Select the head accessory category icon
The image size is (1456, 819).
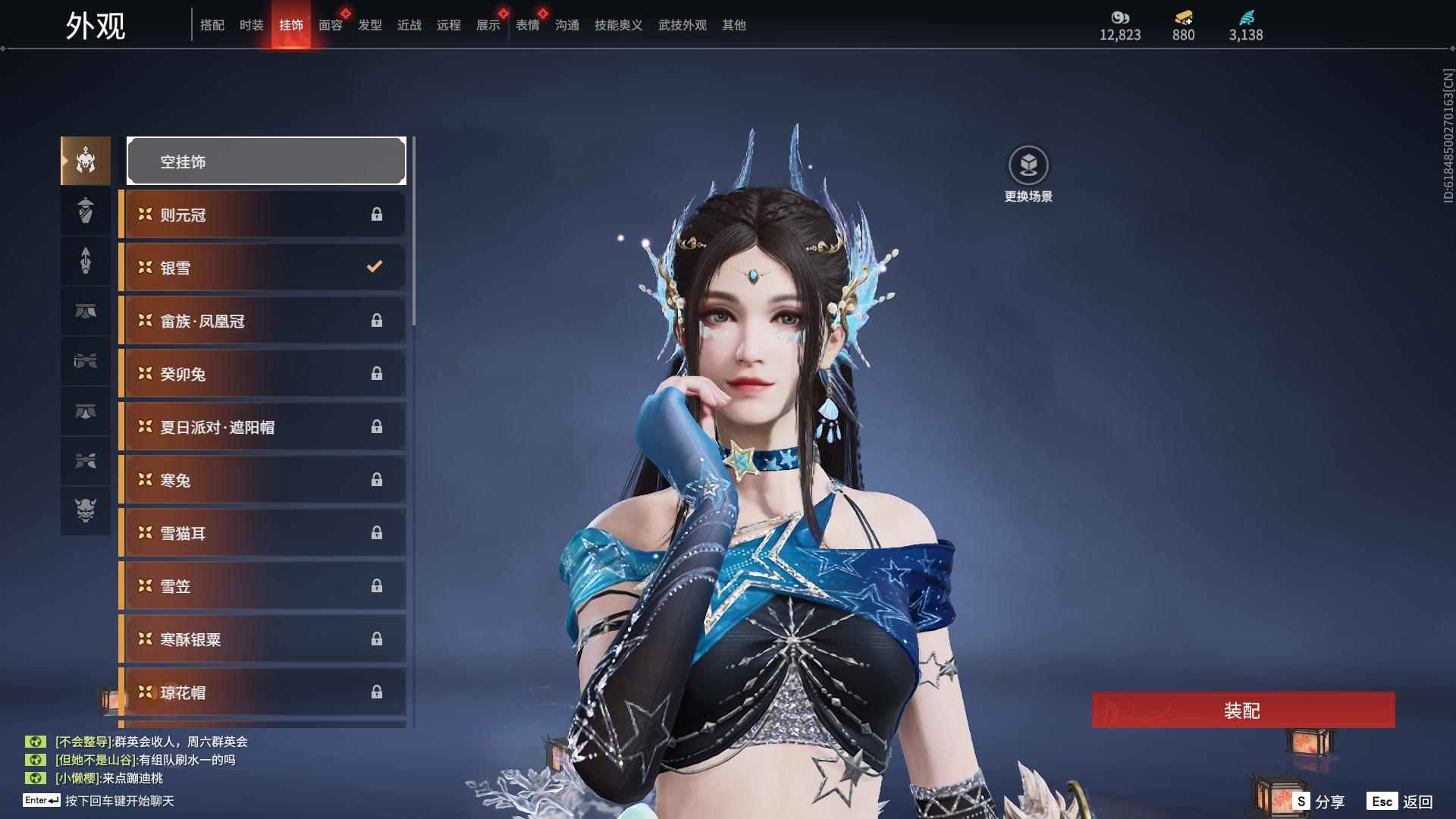pos(86,161)
